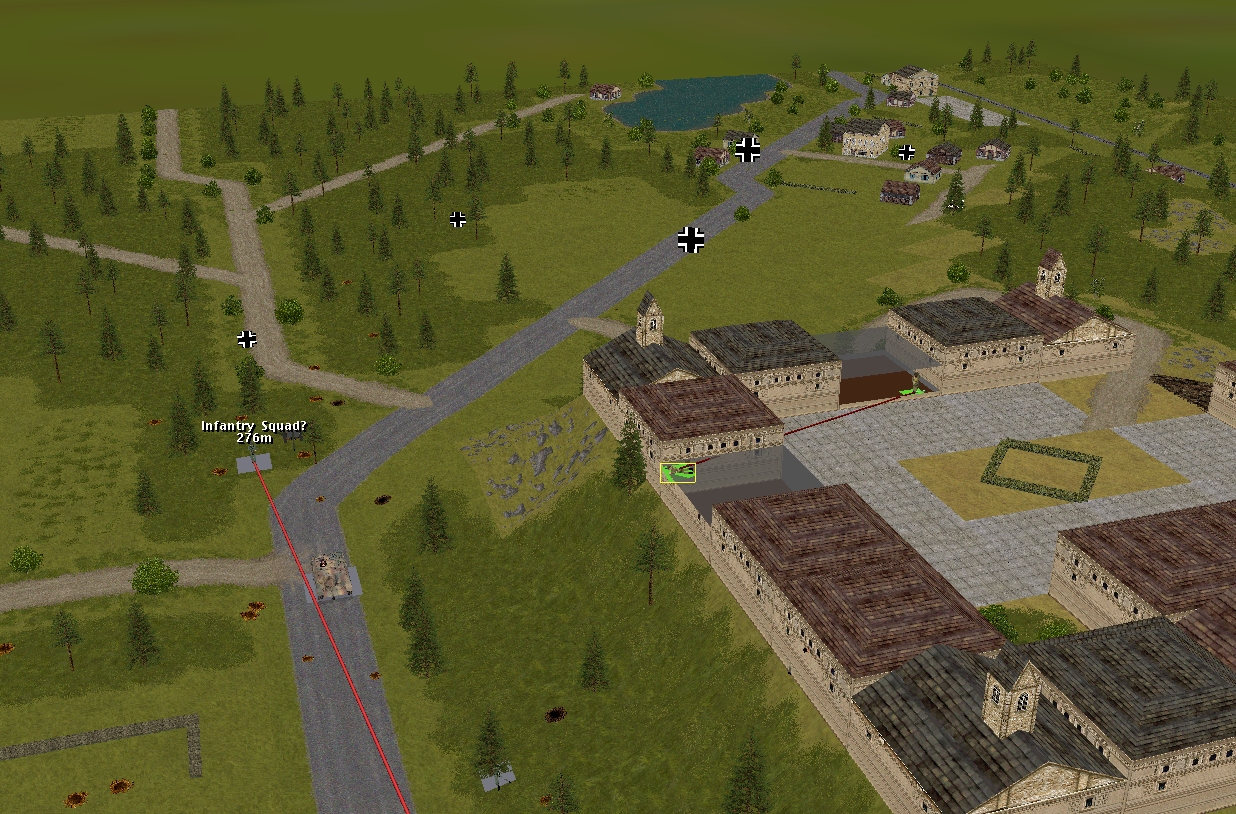Select the unit highlighted with the yellow box
The image size is (1236, 814).
pos(677,471)
